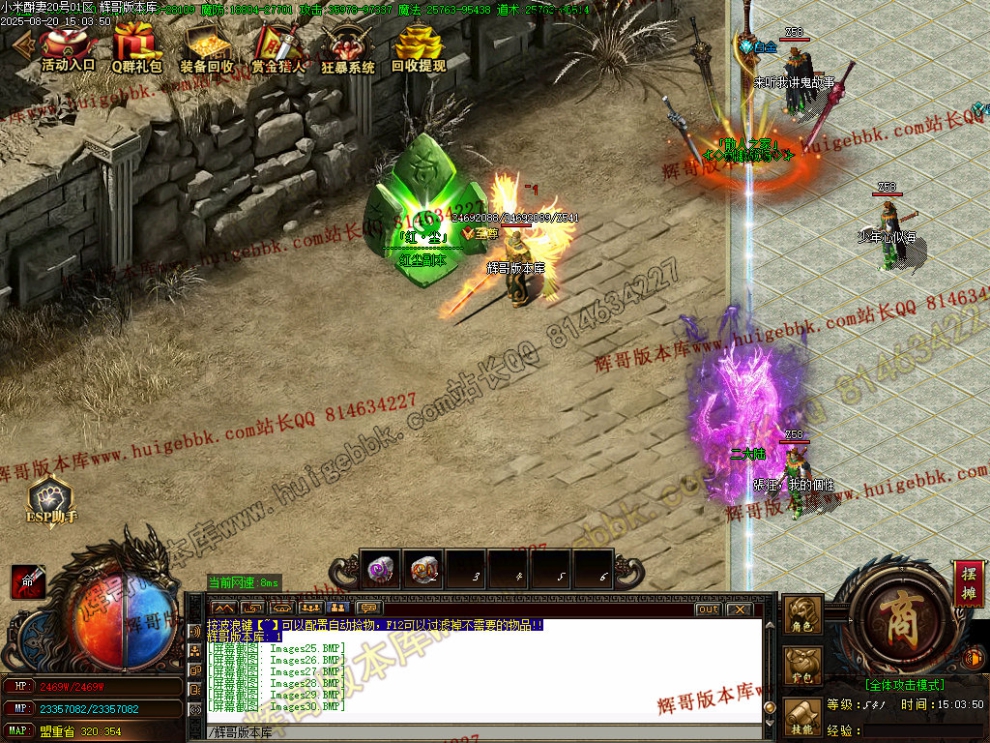
Task: Open the 背包 bag inventory
Action: pos(803,667)
